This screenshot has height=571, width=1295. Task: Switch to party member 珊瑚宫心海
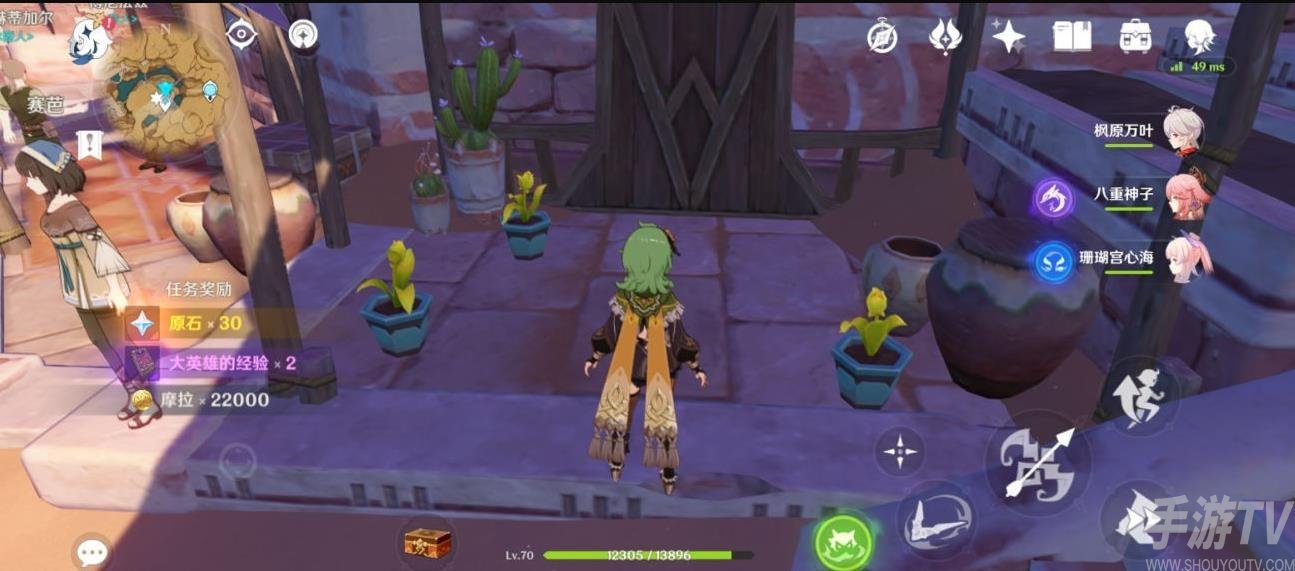(x=1187, y=258)
